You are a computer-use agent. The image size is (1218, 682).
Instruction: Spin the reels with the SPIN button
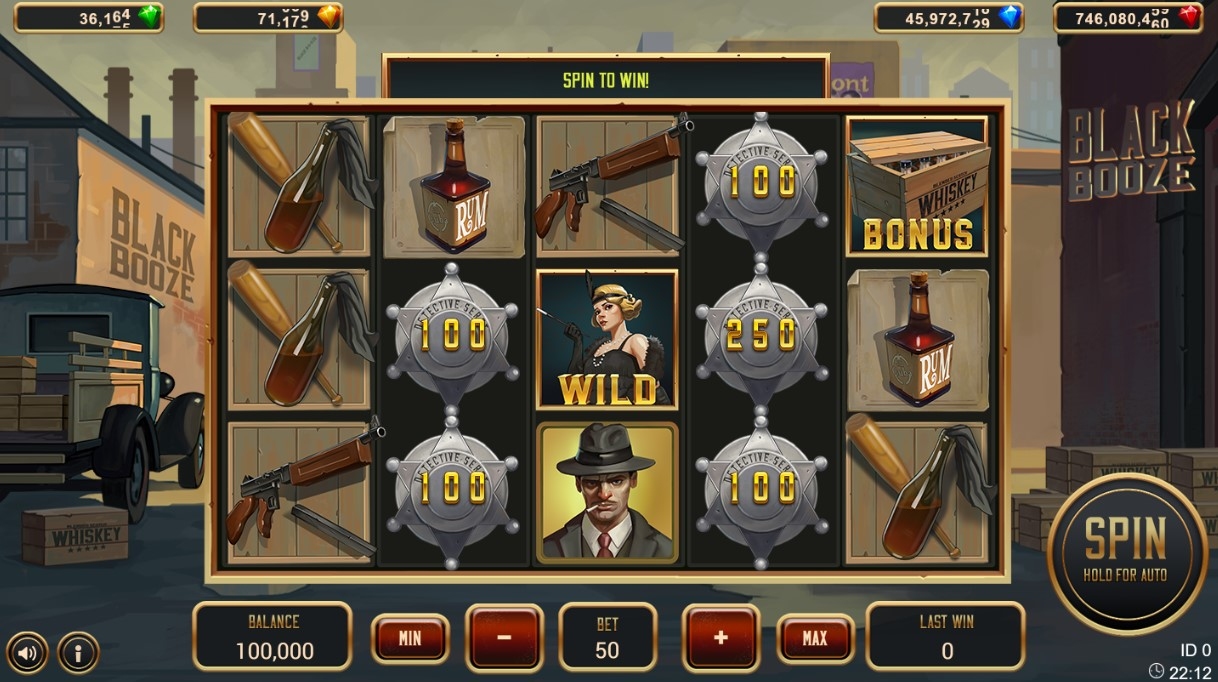tap(1126, 553)
